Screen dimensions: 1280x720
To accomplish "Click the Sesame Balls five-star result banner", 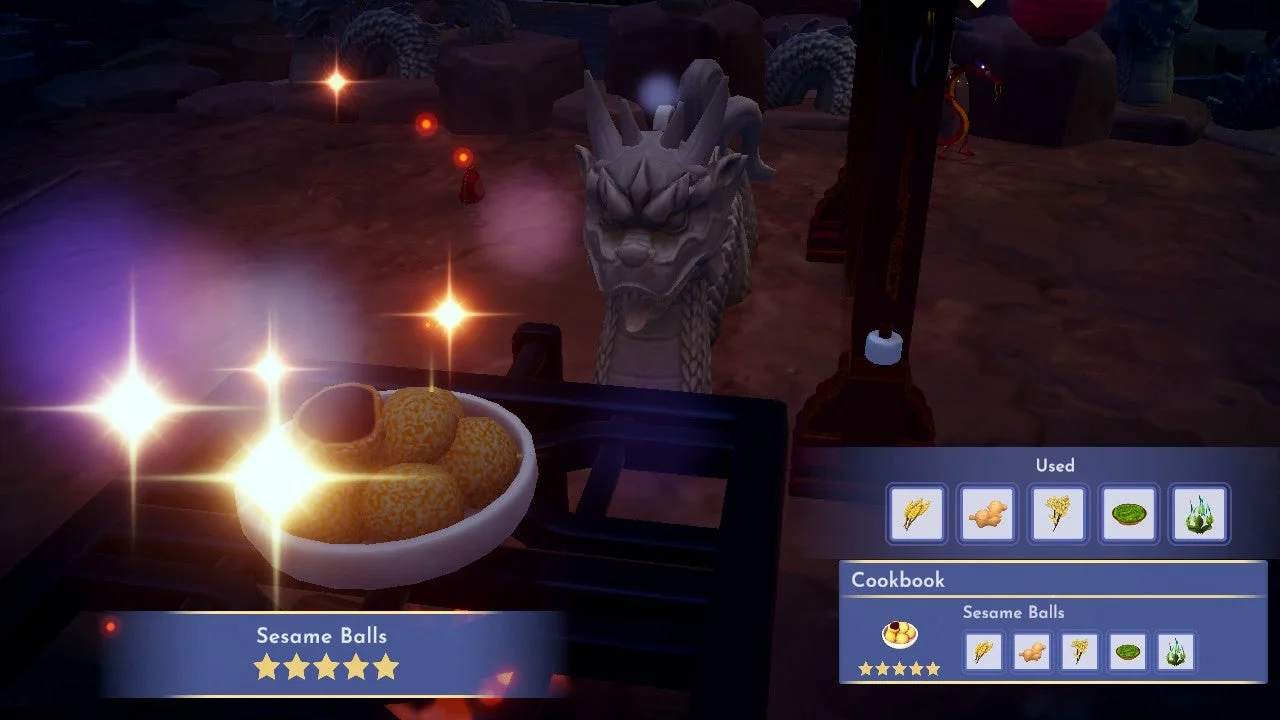I will [x=326, y=652].
